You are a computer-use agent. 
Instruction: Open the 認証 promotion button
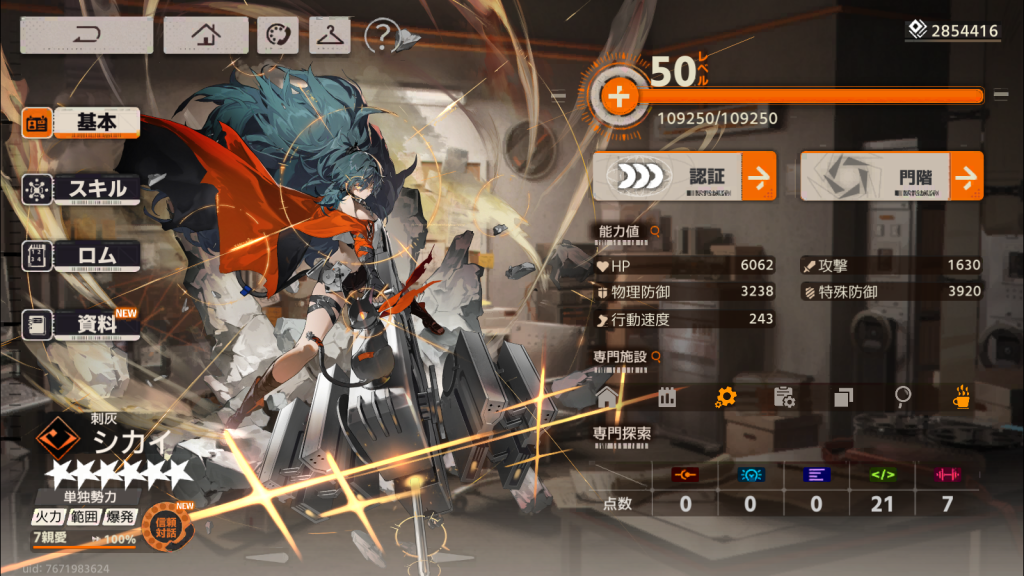684,177
